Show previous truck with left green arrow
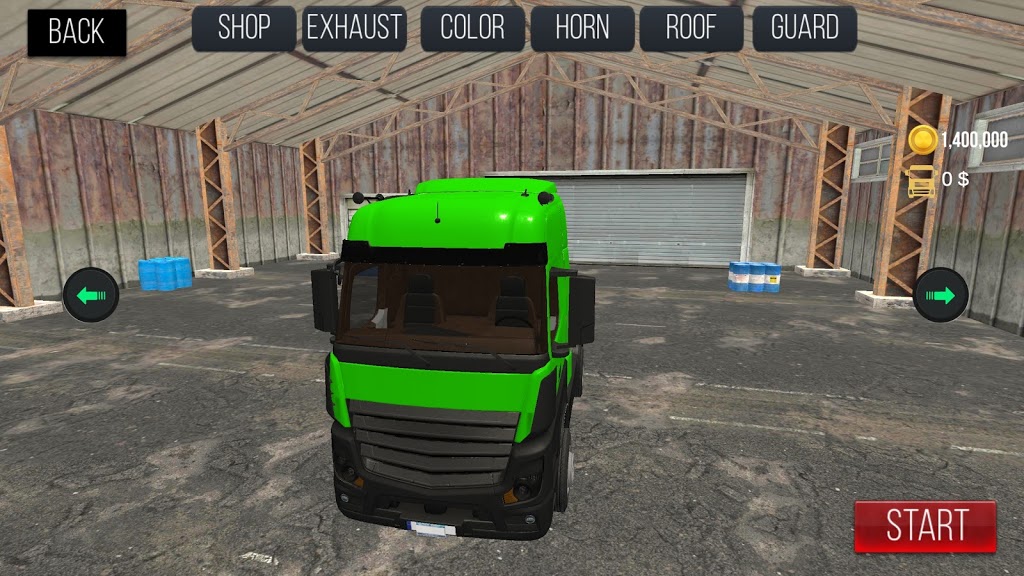1024x576 pixels. [x=91, y=295]
